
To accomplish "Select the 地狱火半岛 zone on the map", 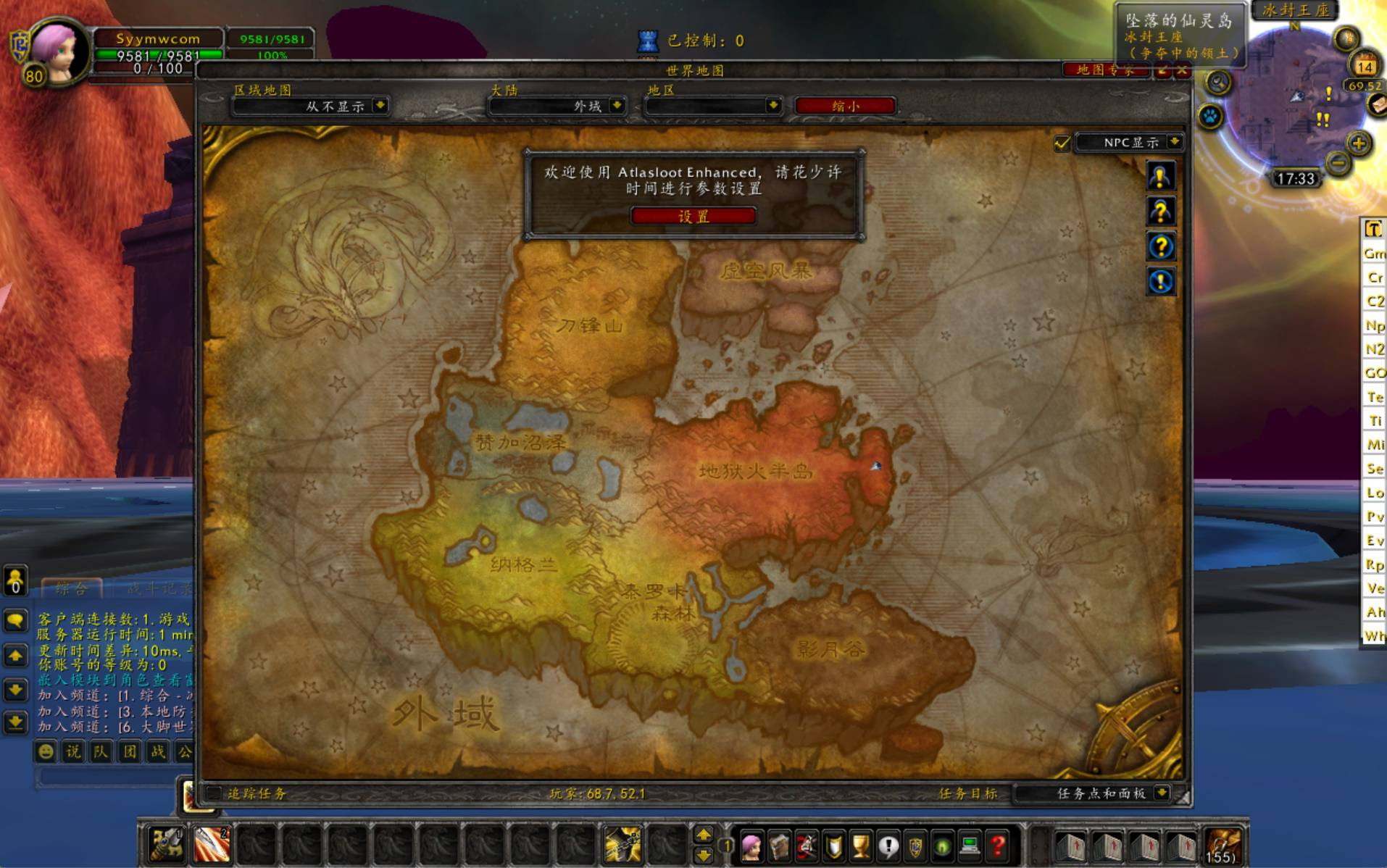I will pos(754,472).
